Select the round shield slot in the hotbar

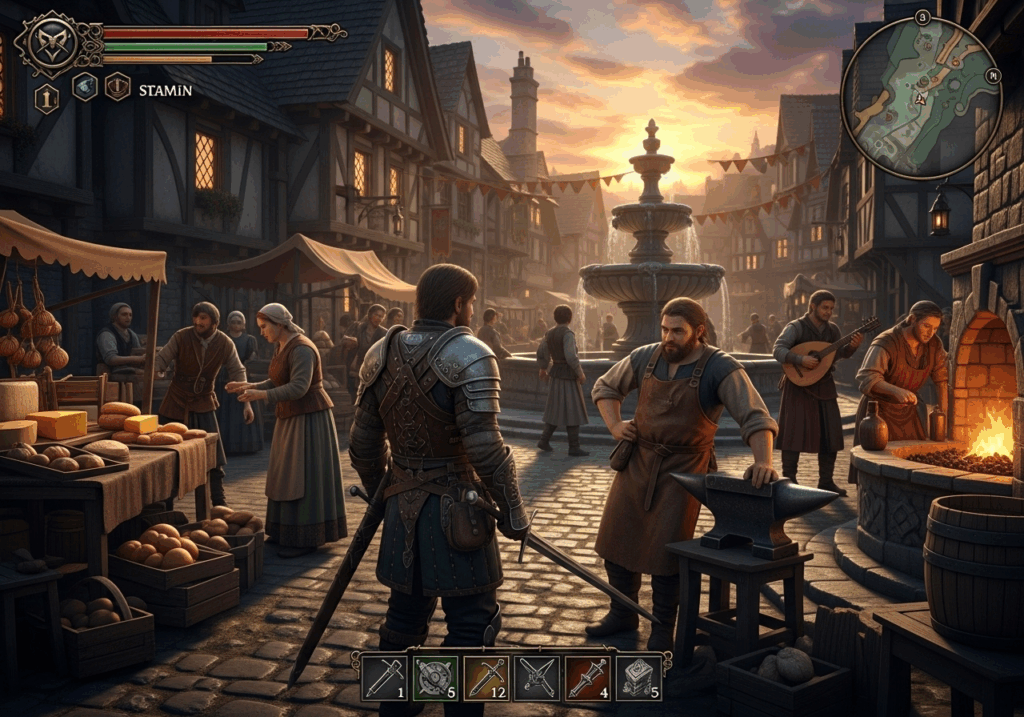[x=435, y=677]
